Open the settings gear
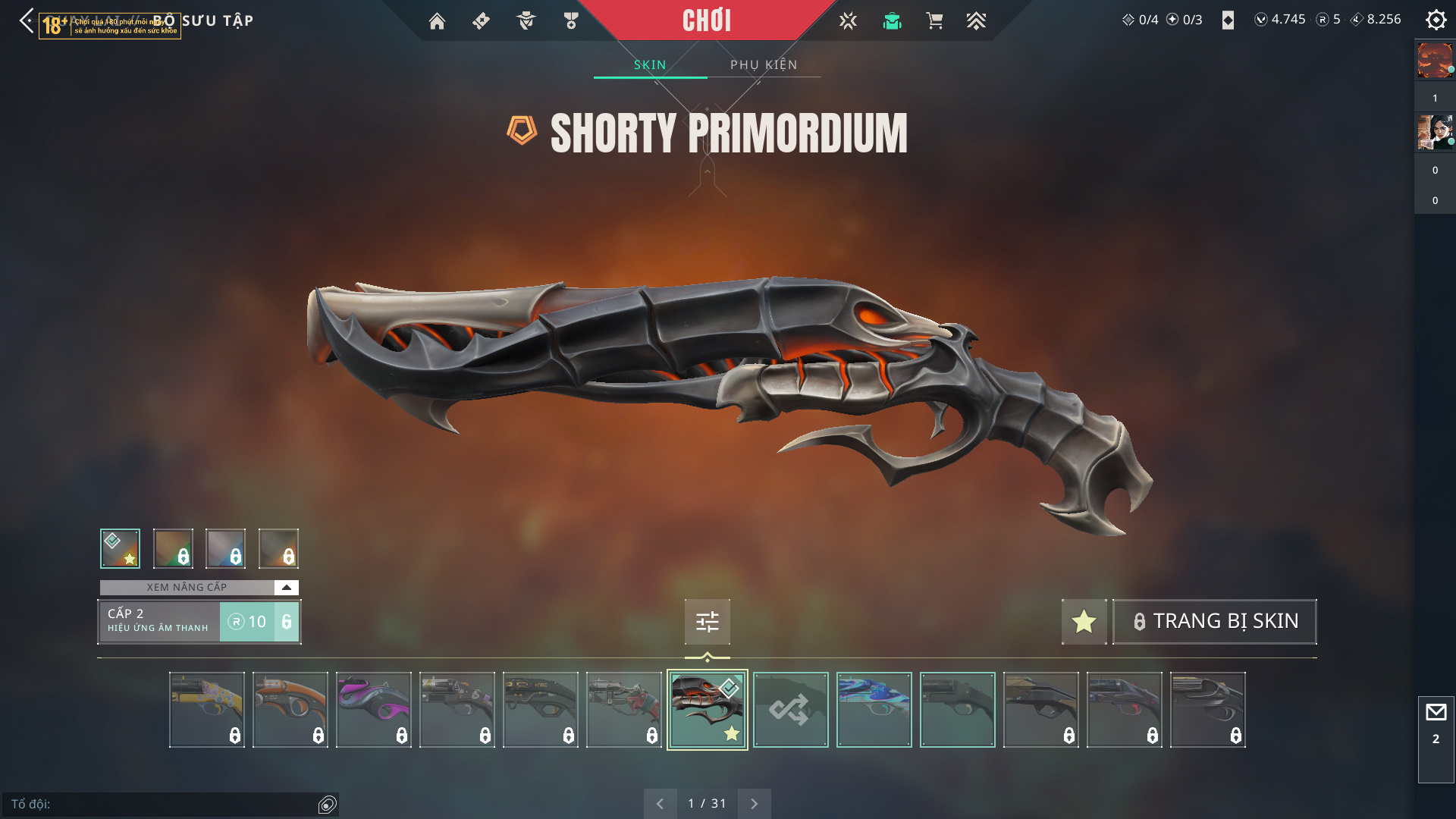Image resolution: width=1456 pixels, height=819 pixels. pyautogui.click(x=1436, y=20)
